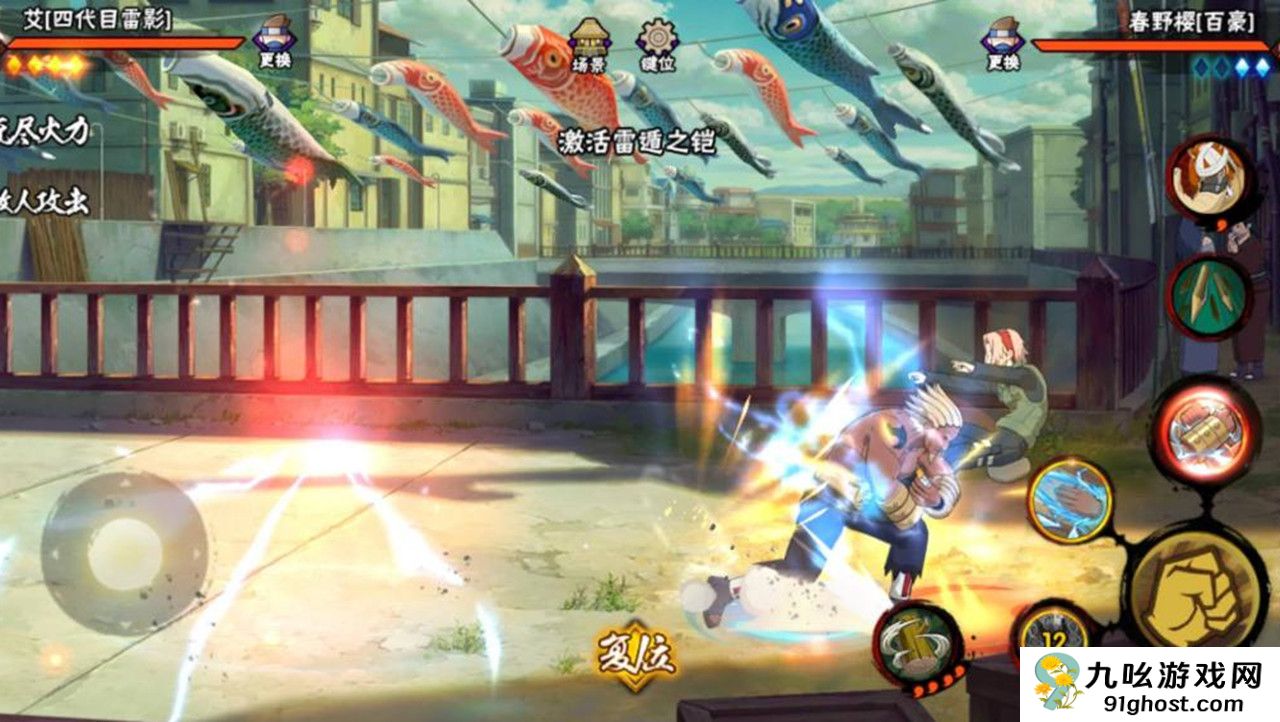Tap 更换 beside 春野樱[百豪] name

pyautogui.click(x=1003, y=43)
